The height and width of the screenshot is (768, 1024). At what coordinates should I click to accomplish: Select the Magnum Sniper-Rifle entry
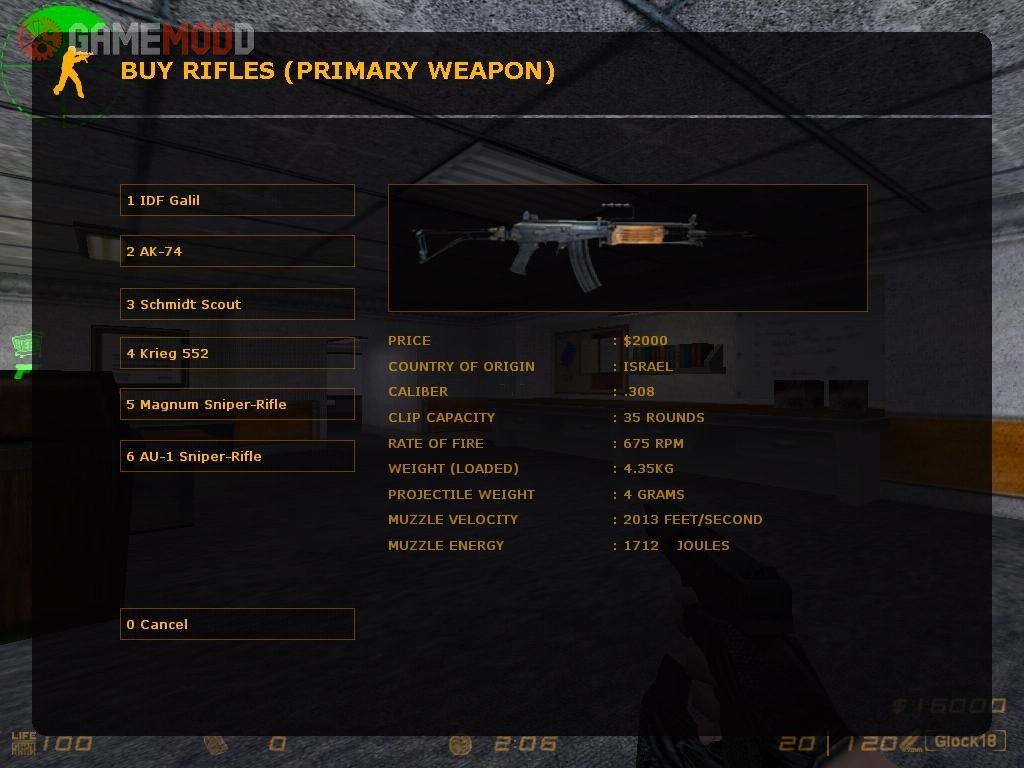[237, 404]
